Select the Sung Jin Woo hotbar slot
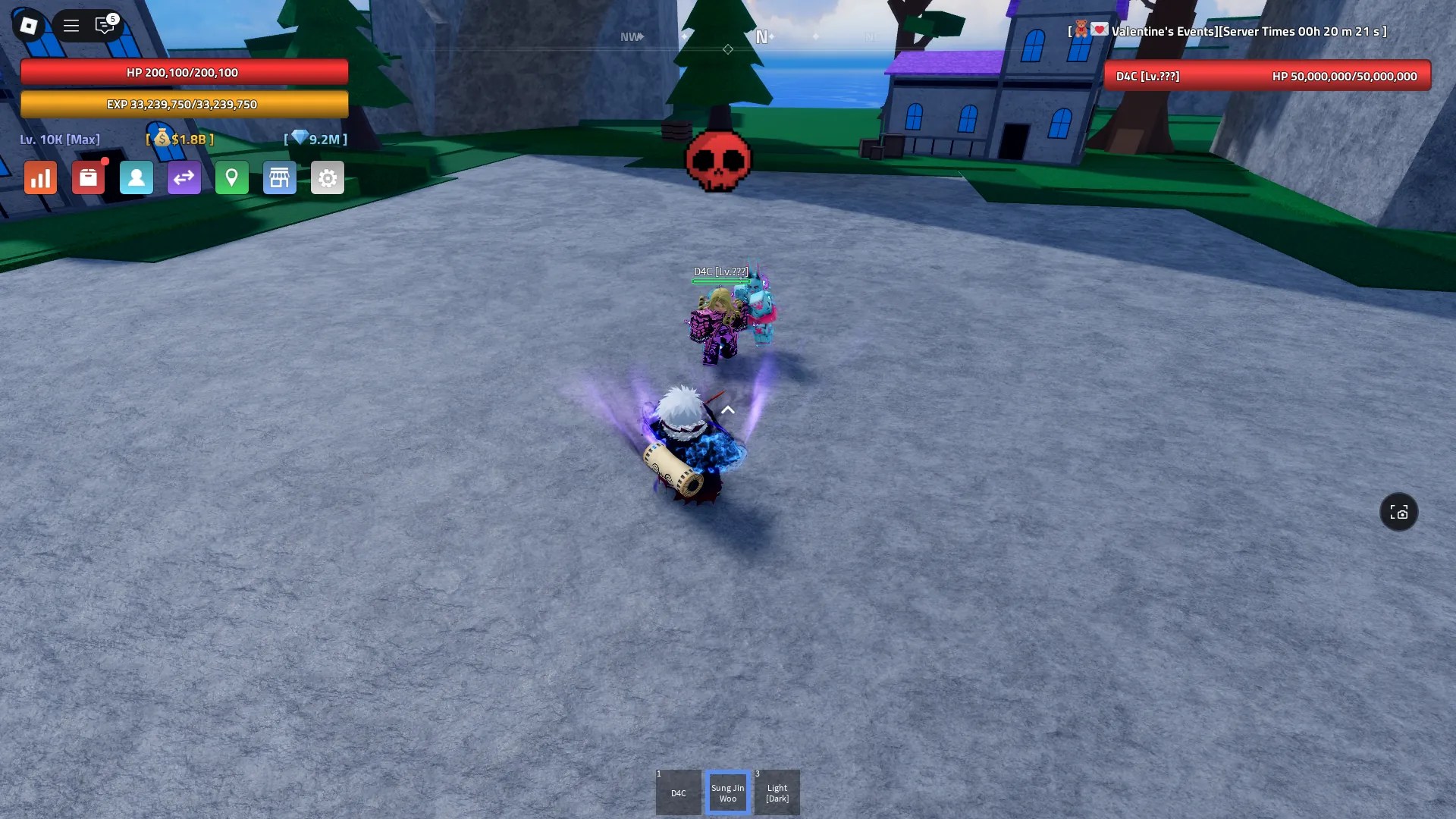Viewport: 1456px width, 819px height. pyautogui.click(x=727, y=792)
